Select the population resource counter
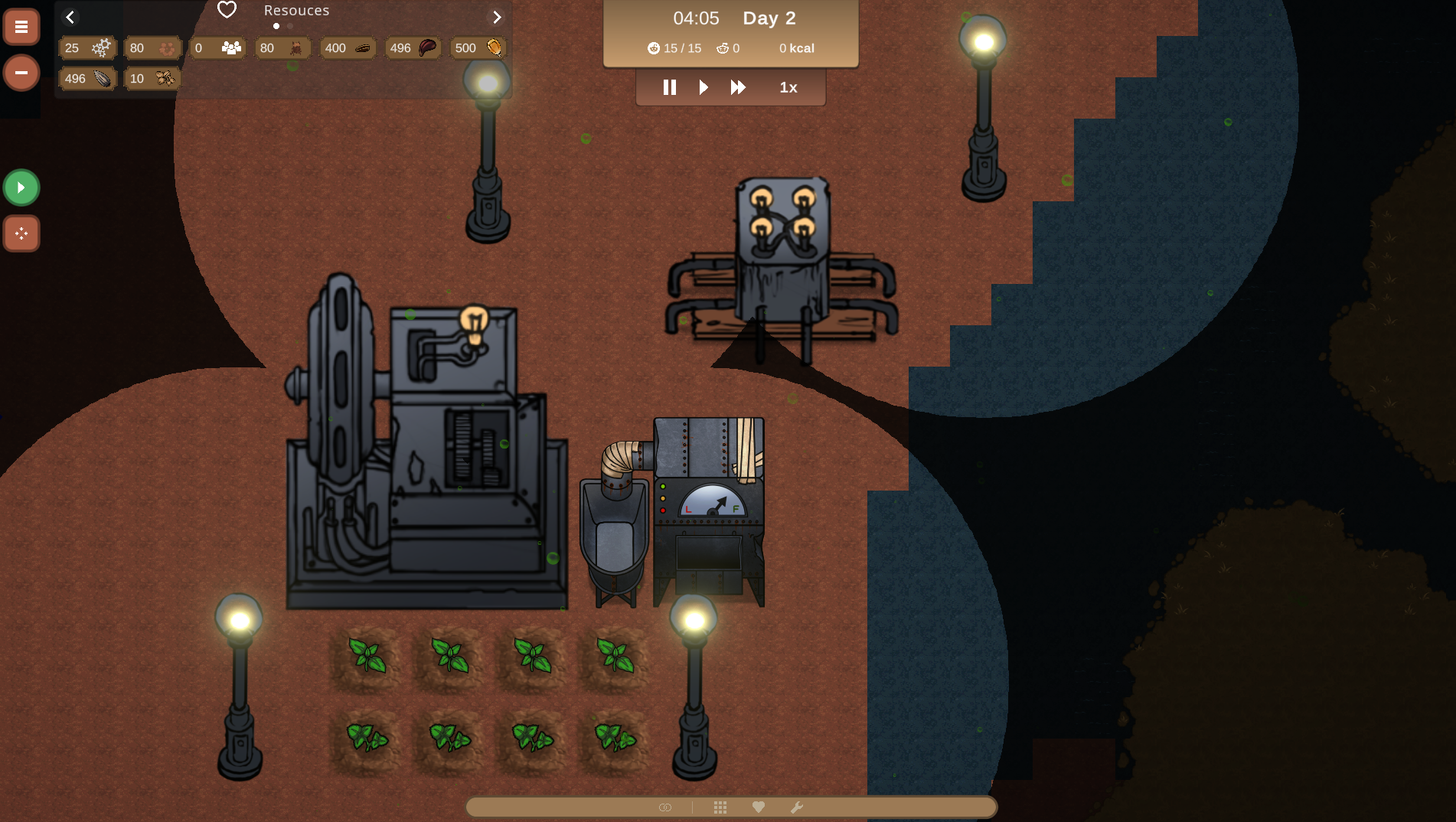Viewport: 1456px width, 822px height. click(217, 48)
